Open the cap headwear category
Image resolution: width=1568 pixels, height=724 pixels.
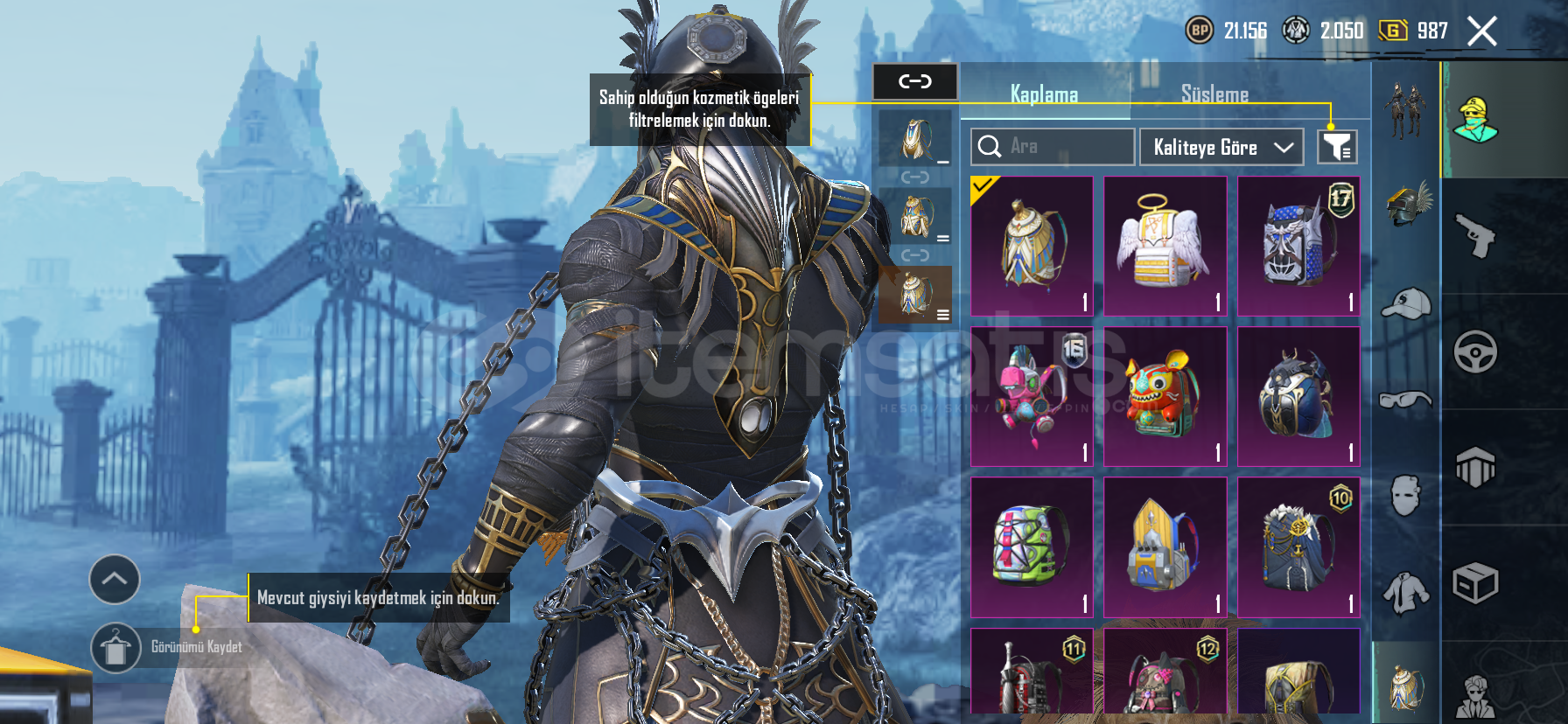point(1406,304)
